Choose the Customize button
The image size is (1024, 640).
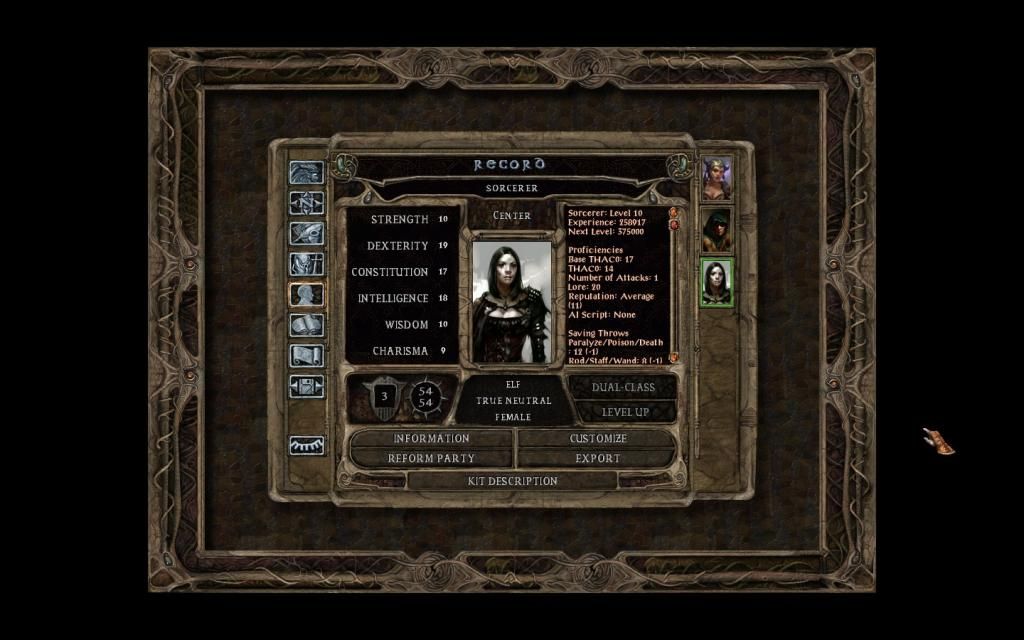point(598,438)
